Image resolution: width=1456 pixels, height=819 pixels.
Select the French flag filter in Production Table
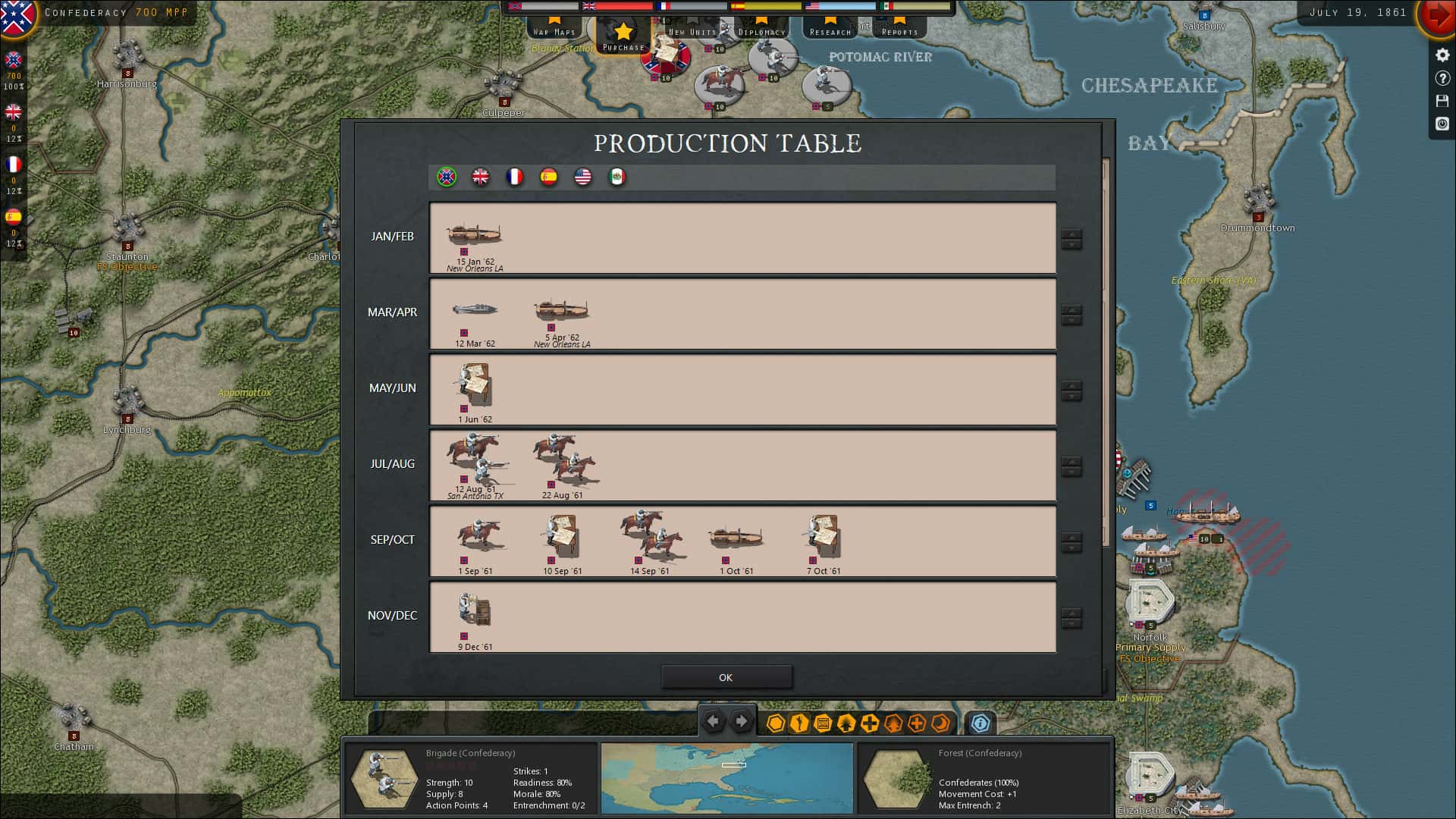[516, 177]
